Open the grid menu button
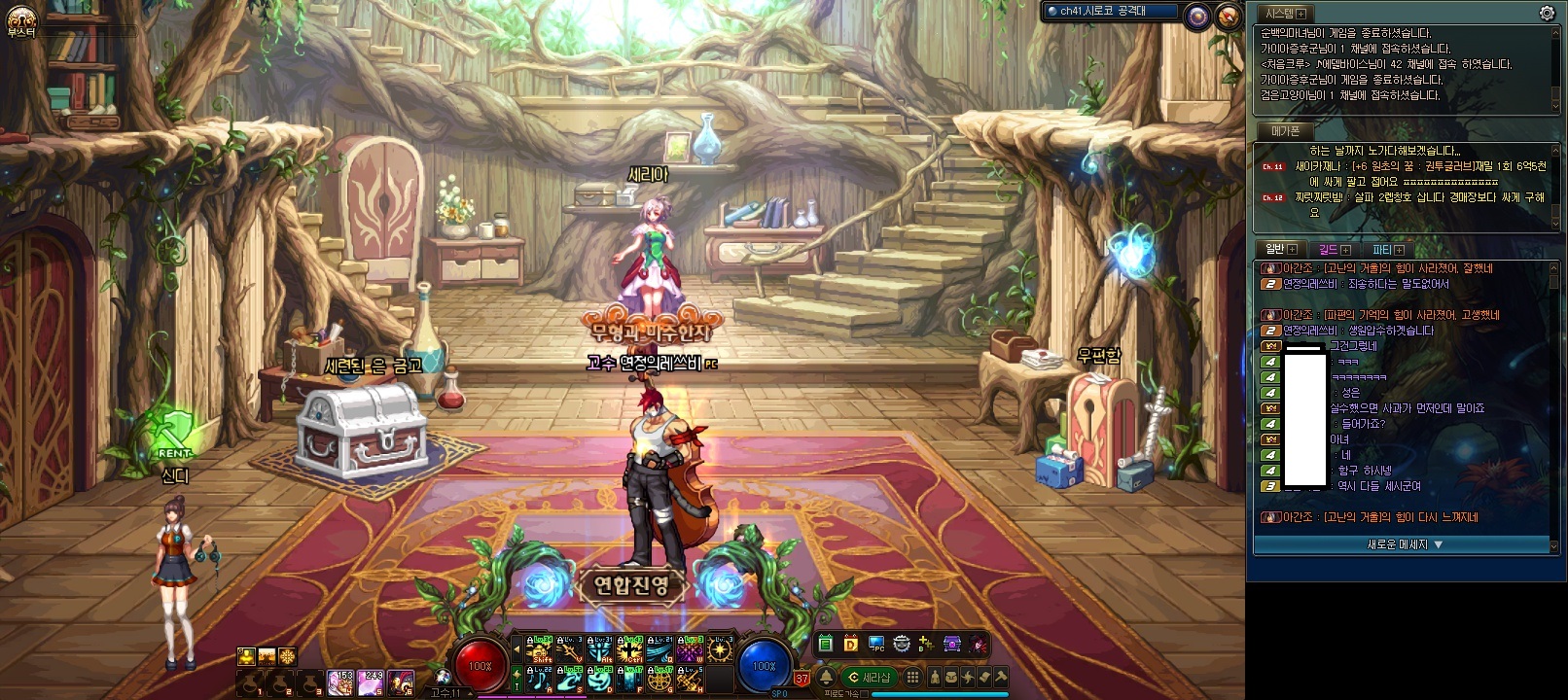Image resolution: width=1568 pixels, height=700 pixels. click(912, 678)
